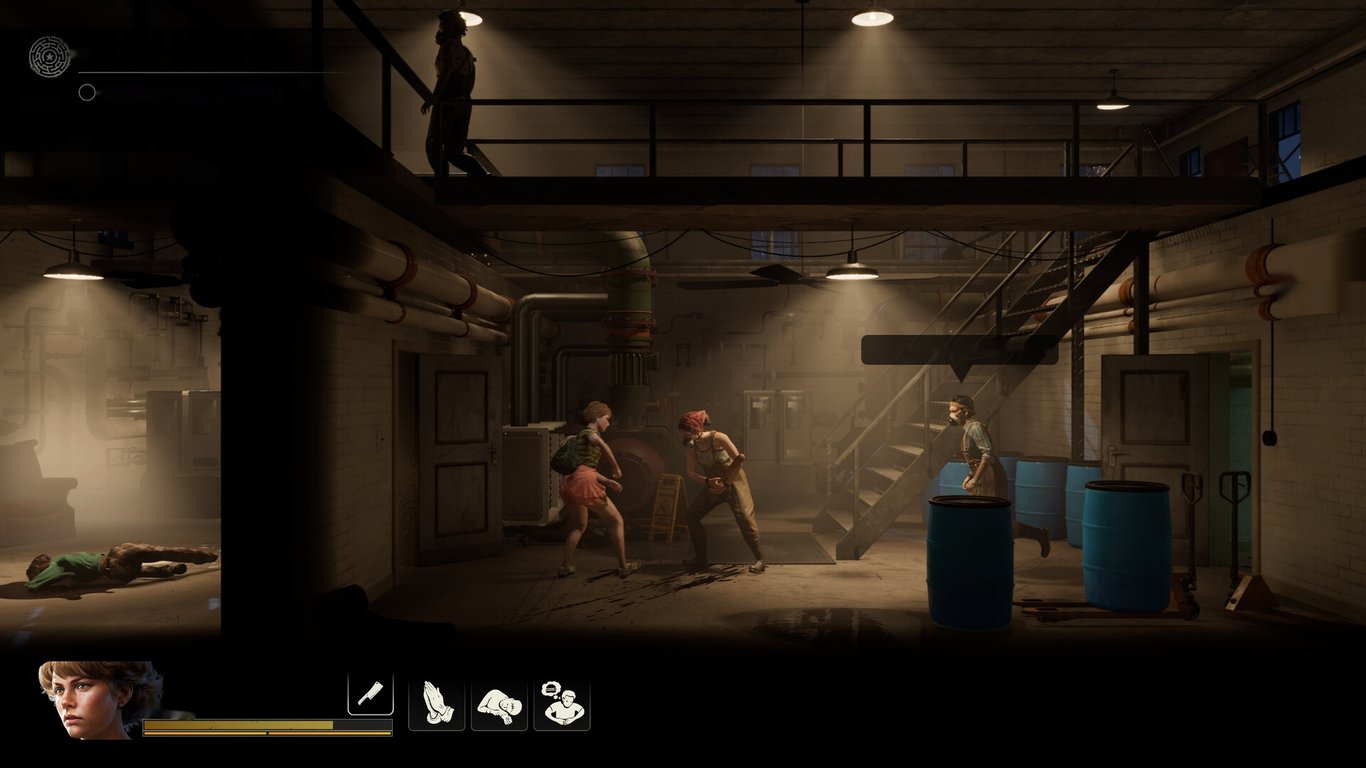Viewport: 1366px width, 768px height.
Task: Use the lying-down rest ability
Action: click(x=499, y=703)
